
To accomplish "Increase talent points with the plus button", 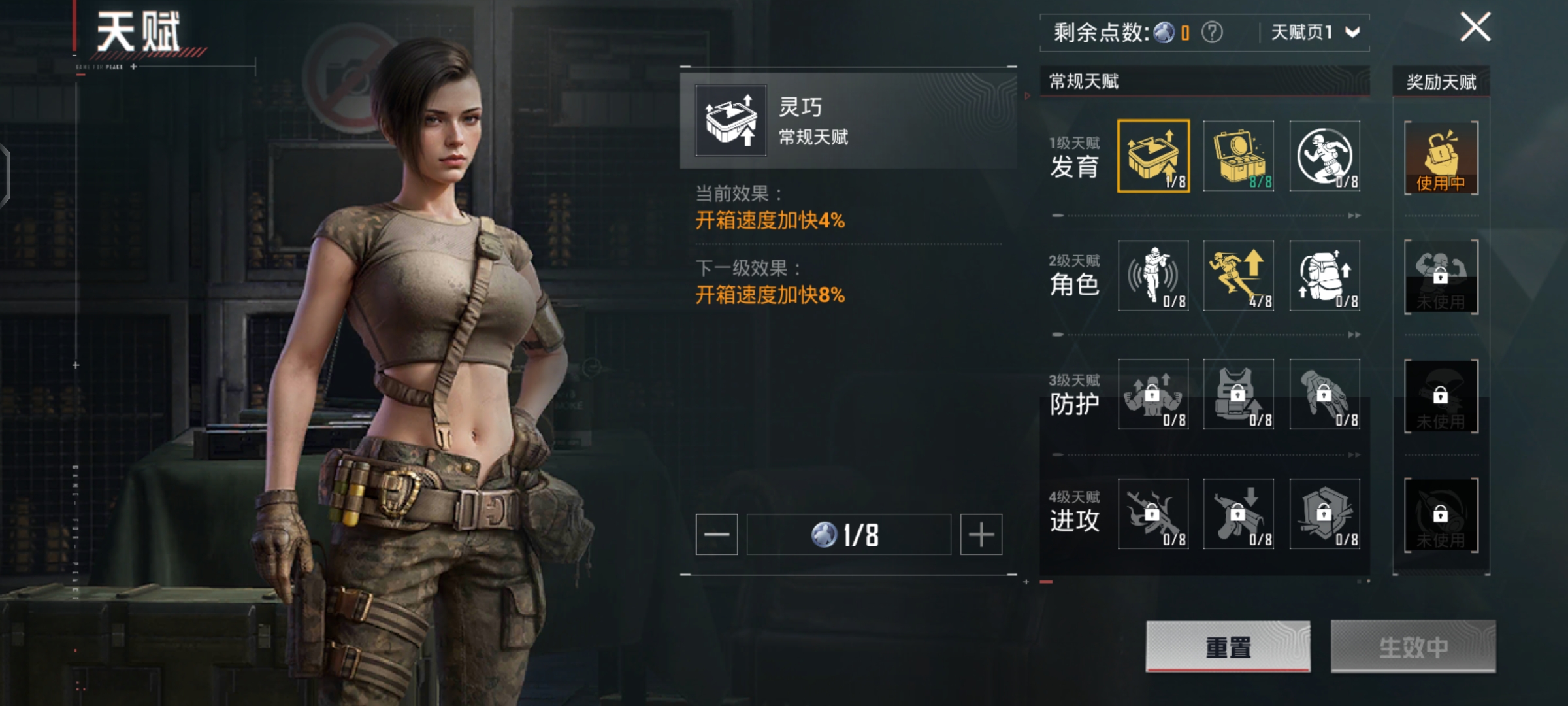I will (981, 534).
